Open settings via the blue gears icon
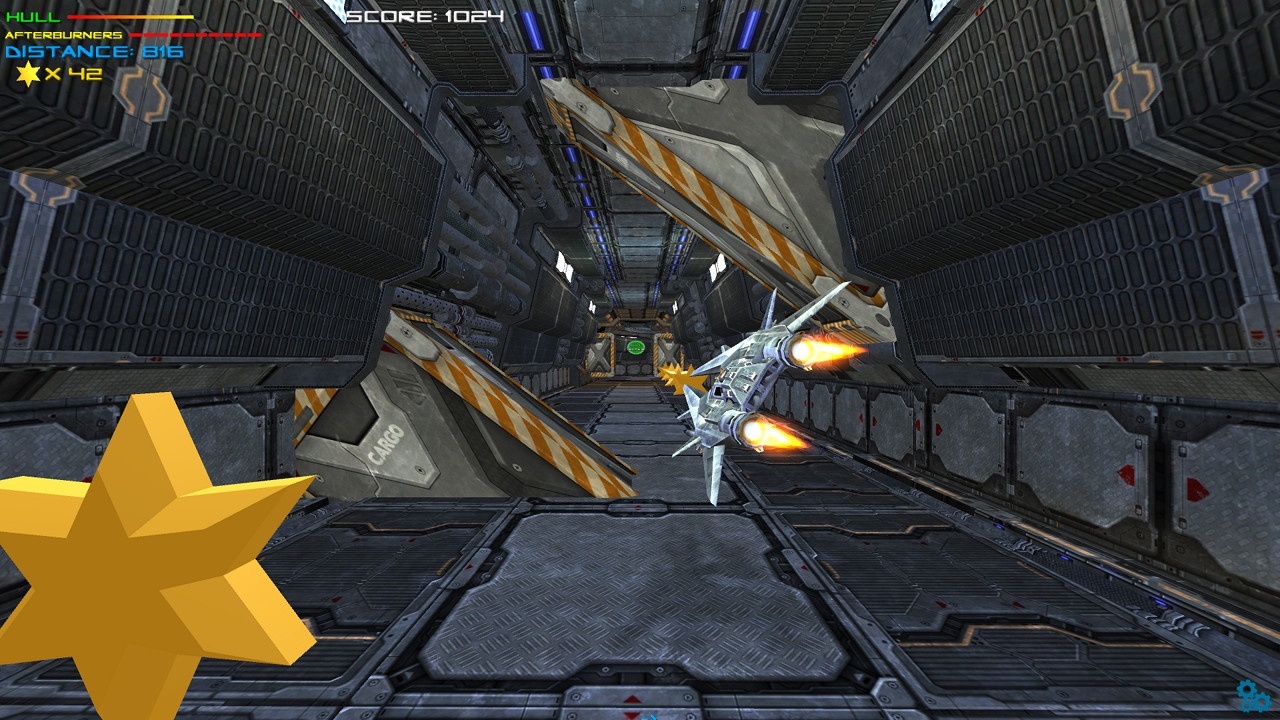Screen dimensions: 1280x720 (x=1254, y=695)
